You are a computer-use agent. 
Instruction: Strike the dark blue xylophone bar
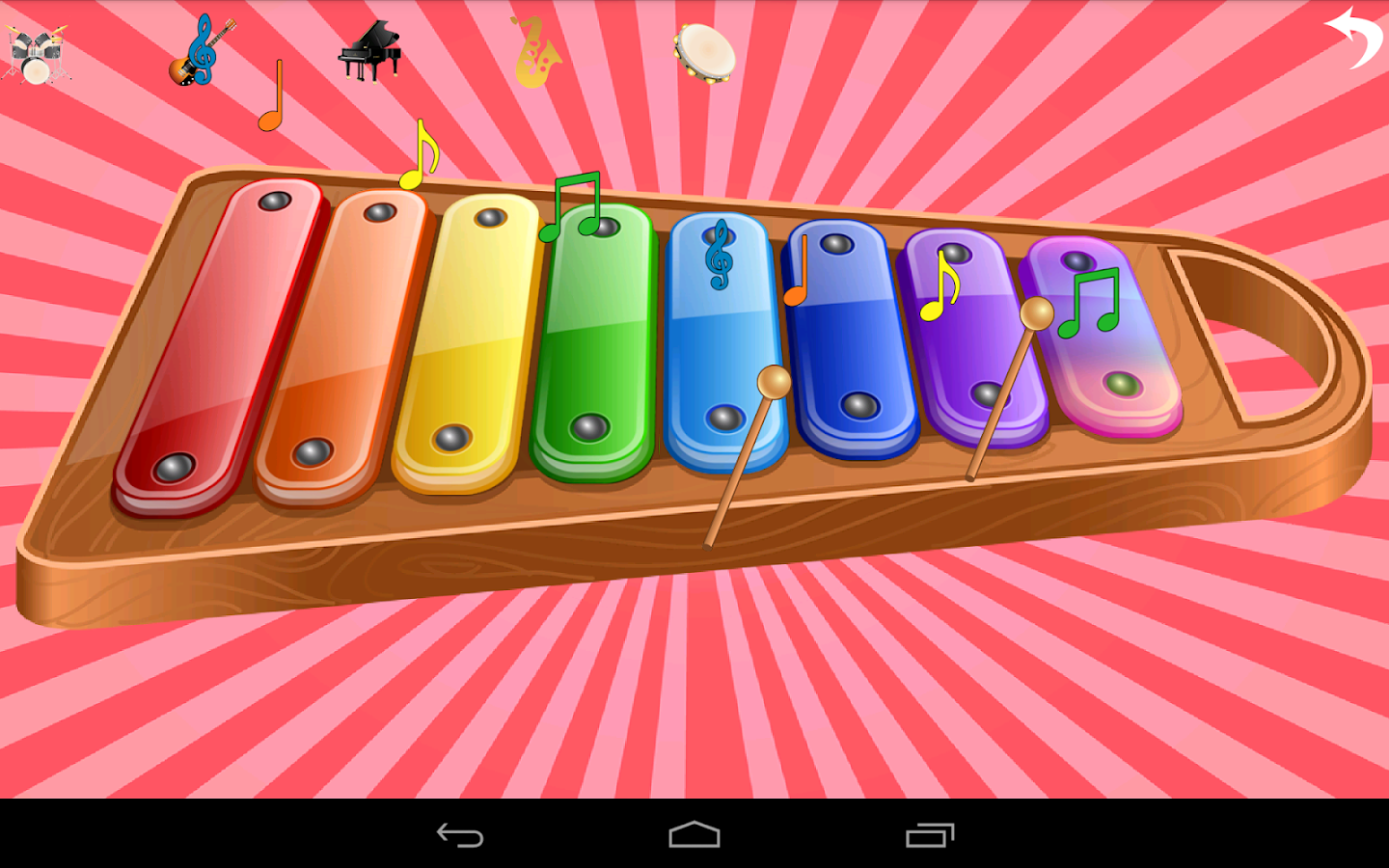pos(849,338)
